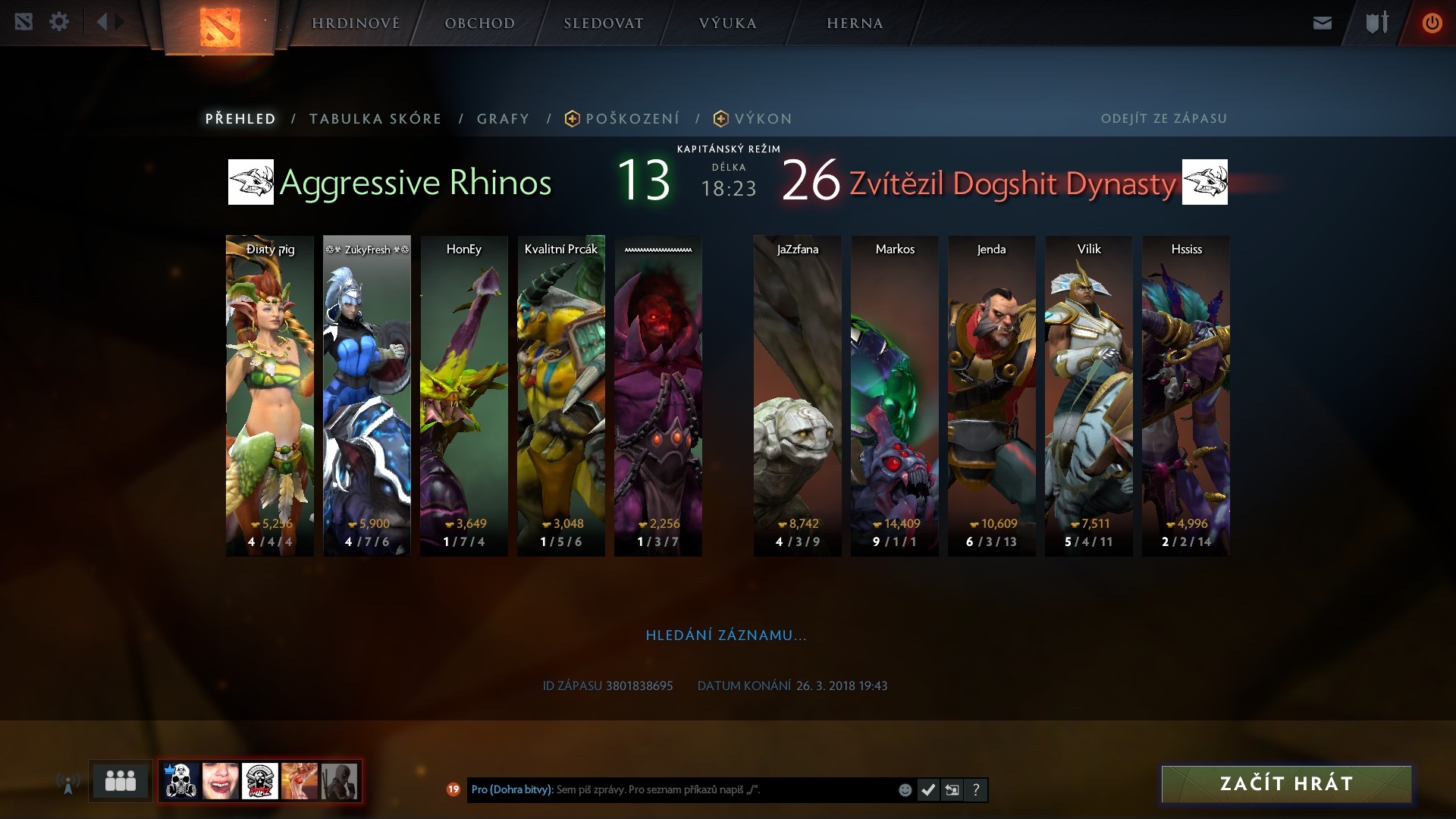Show the GRAFY graphs tab
This screenshot has width=1456, height=819.
(x=503, y=119)
